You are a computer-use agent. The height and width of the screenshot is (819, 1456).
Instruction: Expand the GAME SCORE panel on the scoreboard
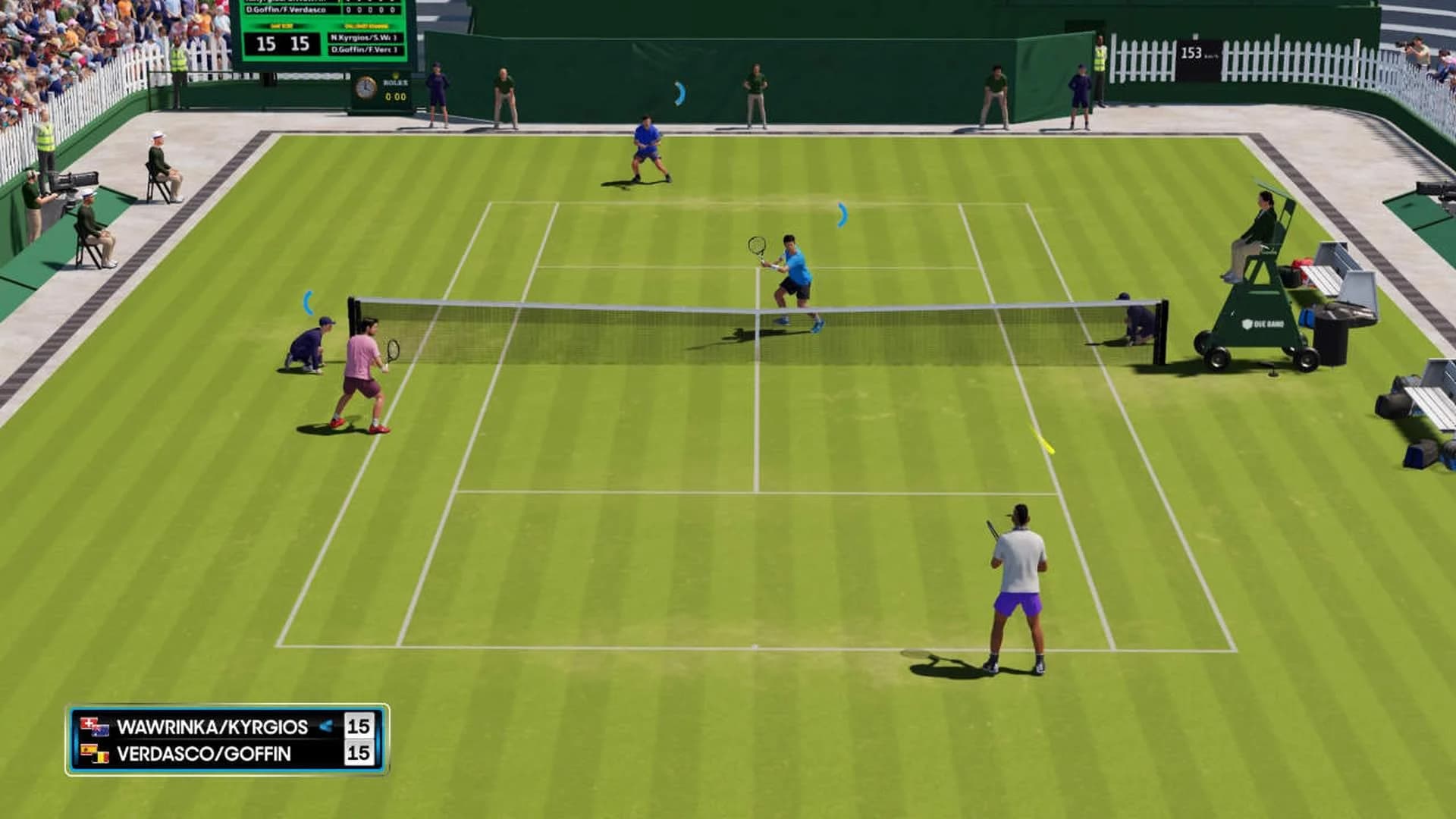[x=281, y=27]
